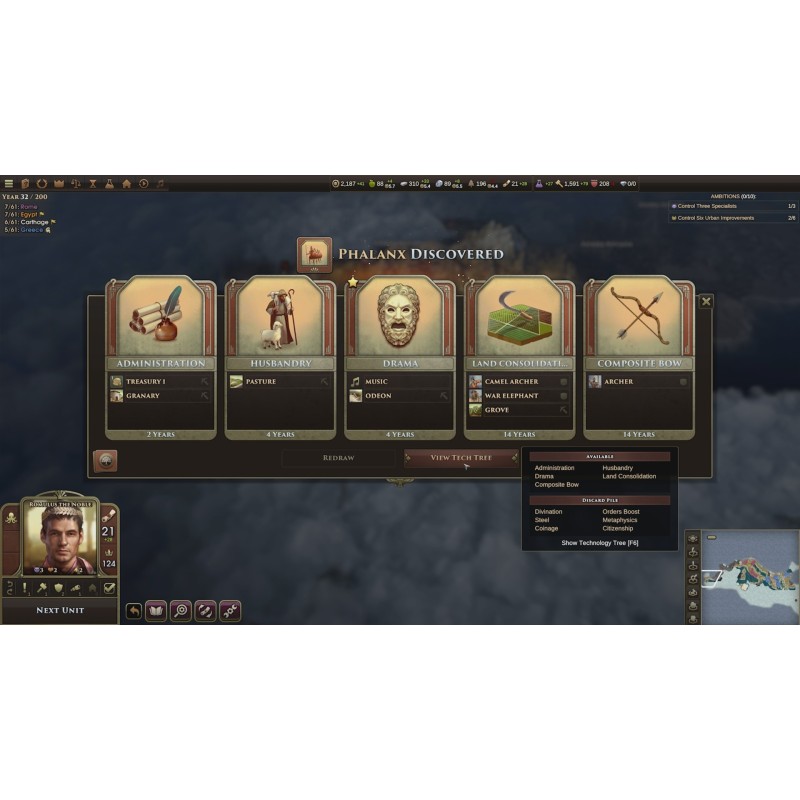Click the View Tech Tree button
This screenshot has height=800, width=800.
pyautogui.click(x=461, y=457)
